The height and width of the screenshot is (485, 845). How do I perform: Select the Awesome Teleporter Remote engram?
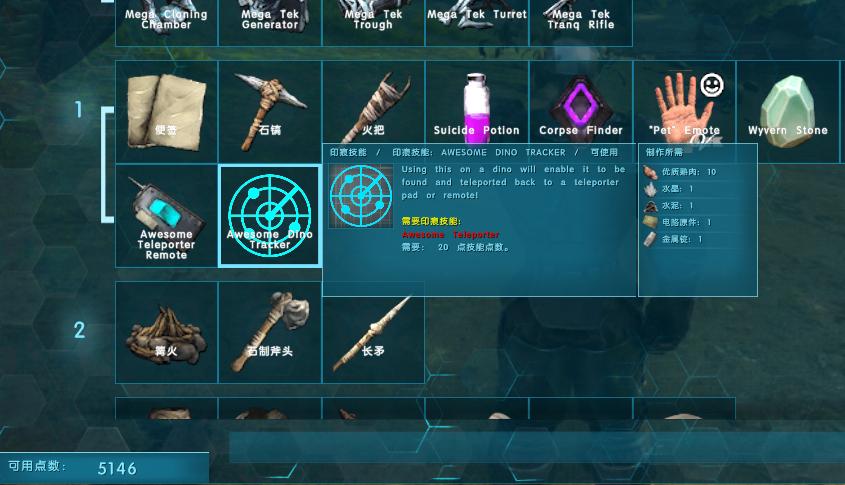pos(166,216)
